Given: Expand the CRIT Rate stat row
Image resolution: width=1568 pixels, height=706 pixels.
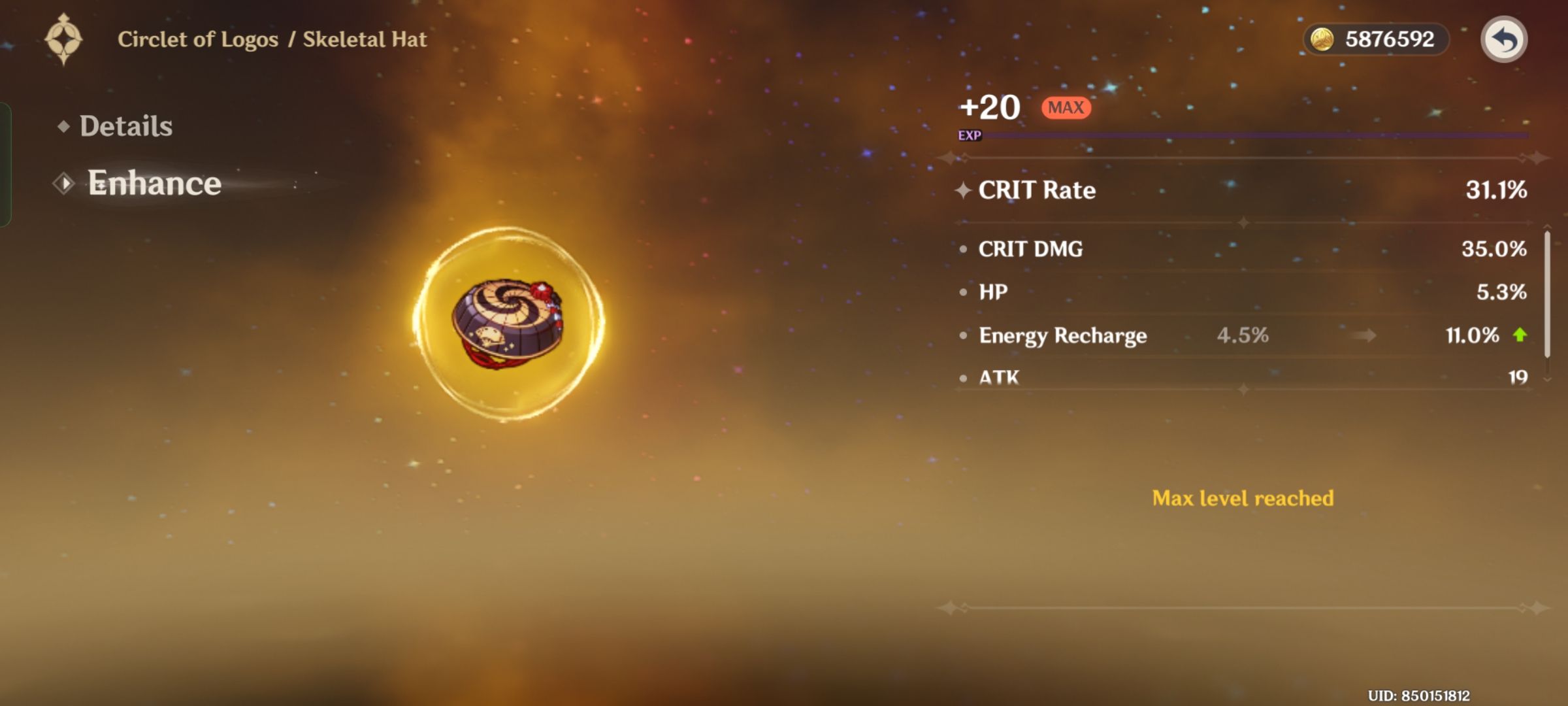Looking at the screenshot, I should [1241, 190].
